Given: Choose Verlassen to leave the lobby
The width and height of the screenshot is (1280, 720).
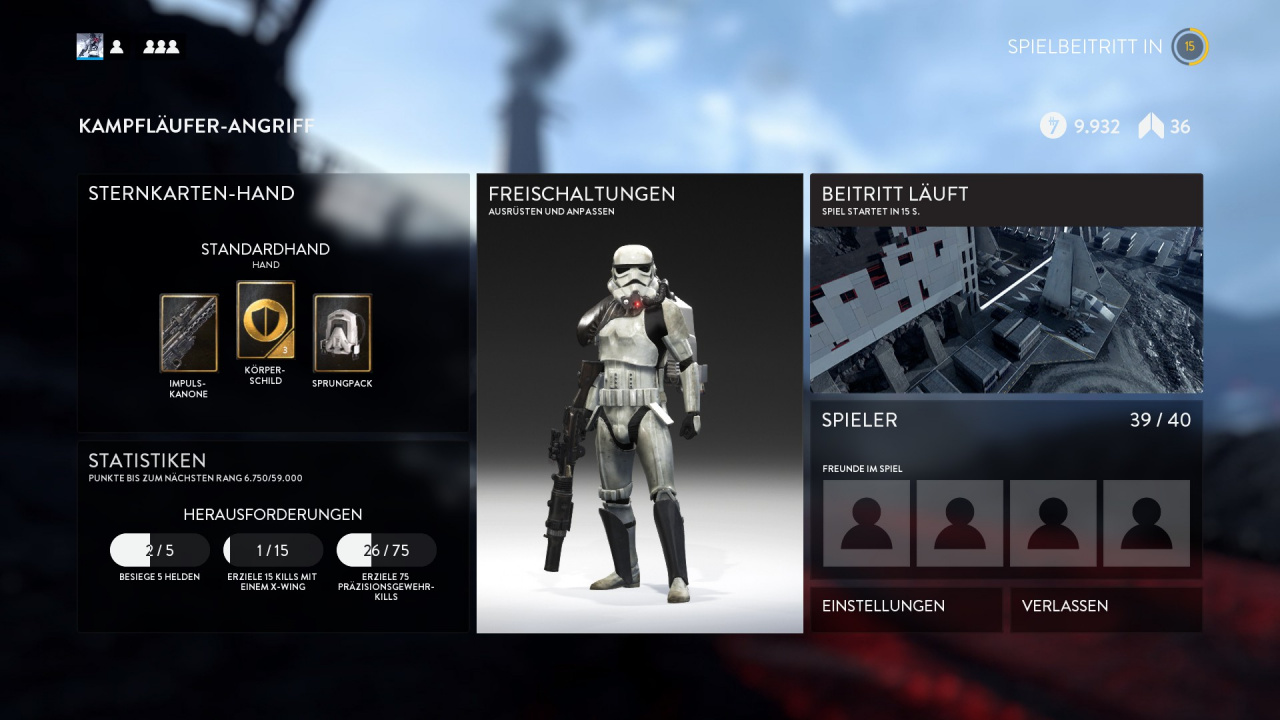Looking at the screenshot, I should (x=1106, y=607).
